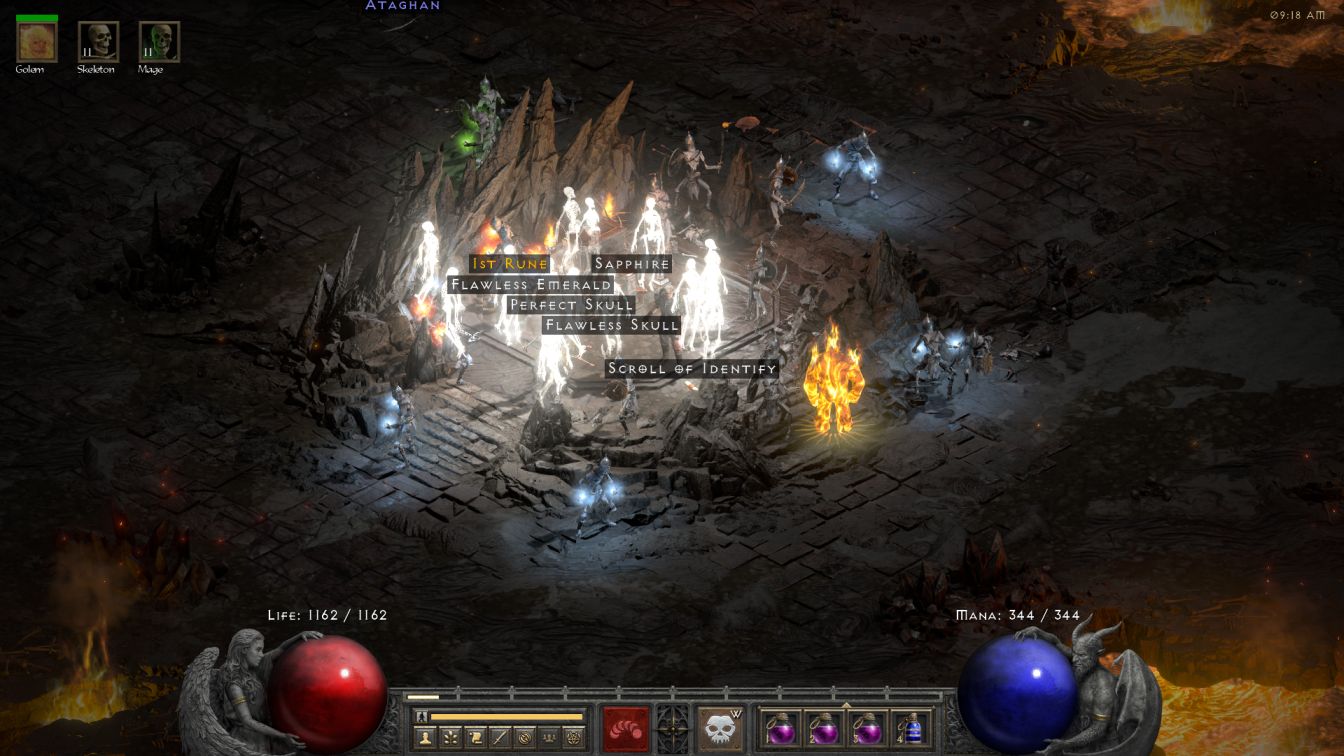1344x756 pixels.
Task: Select the Skeleton minion portrait
Action: click(x=98, y=42)
